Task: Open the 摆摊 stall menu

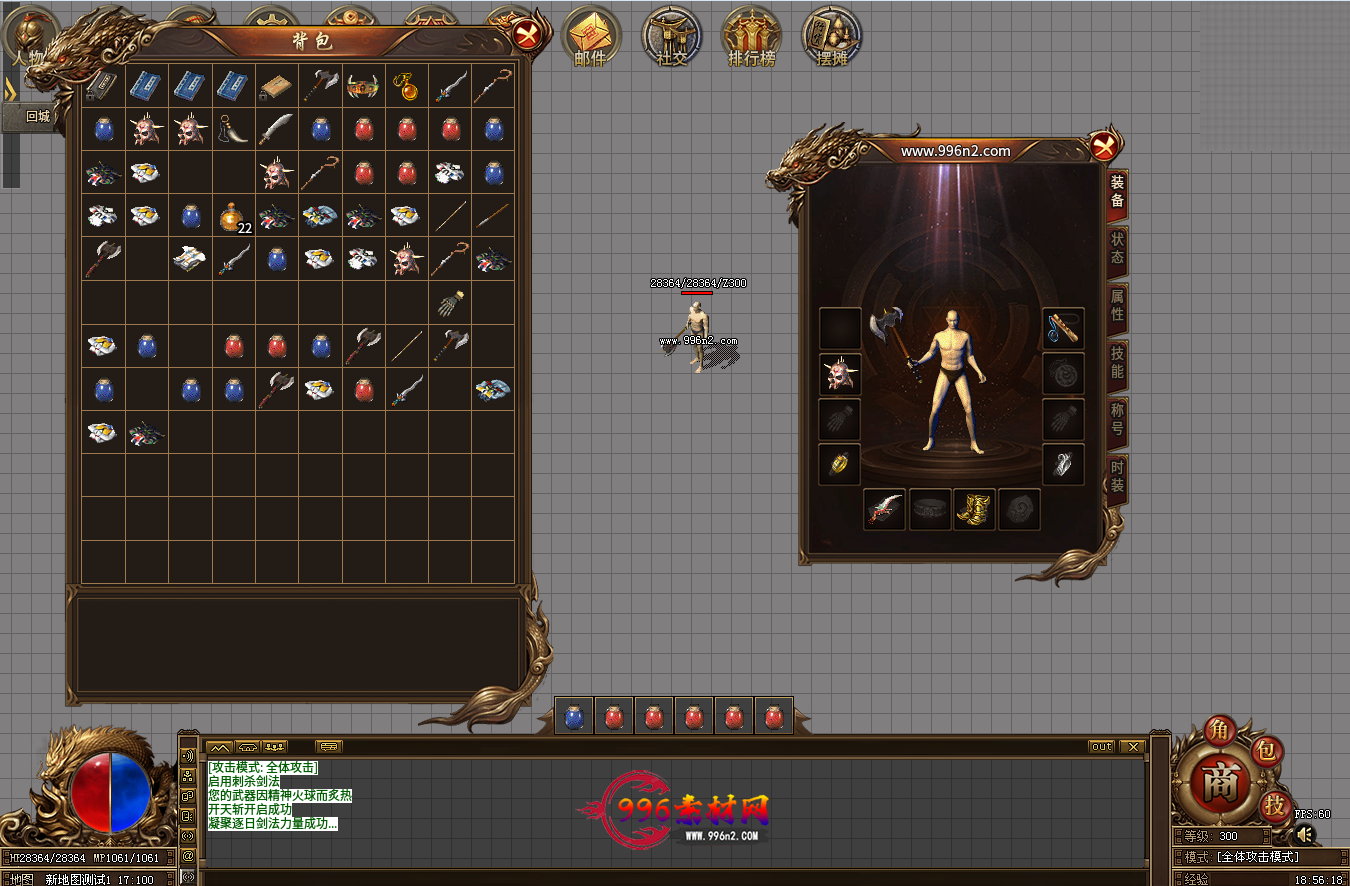Action: click(832, 37)
